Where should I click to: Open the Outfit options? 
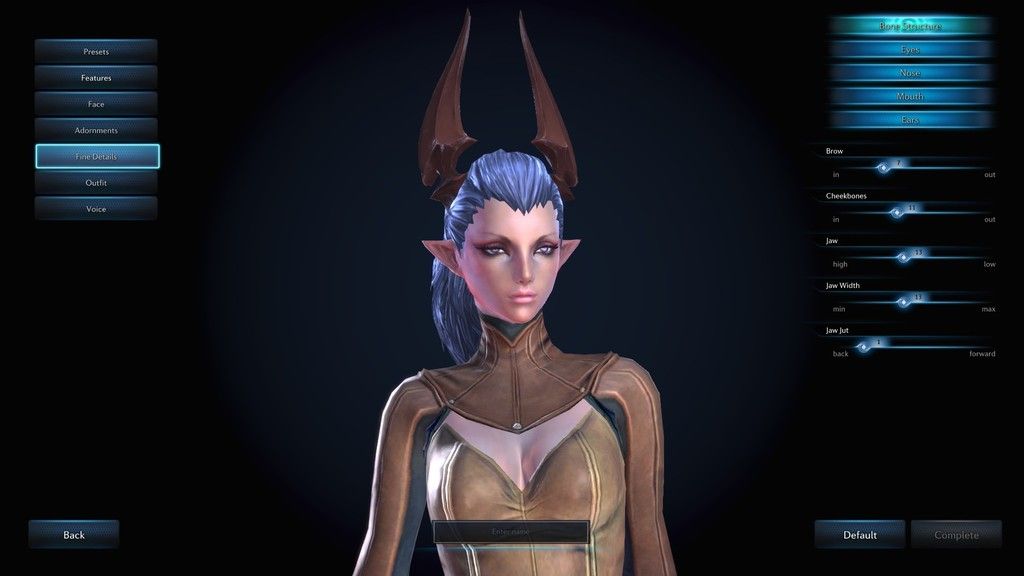click(x=96, y=183)
